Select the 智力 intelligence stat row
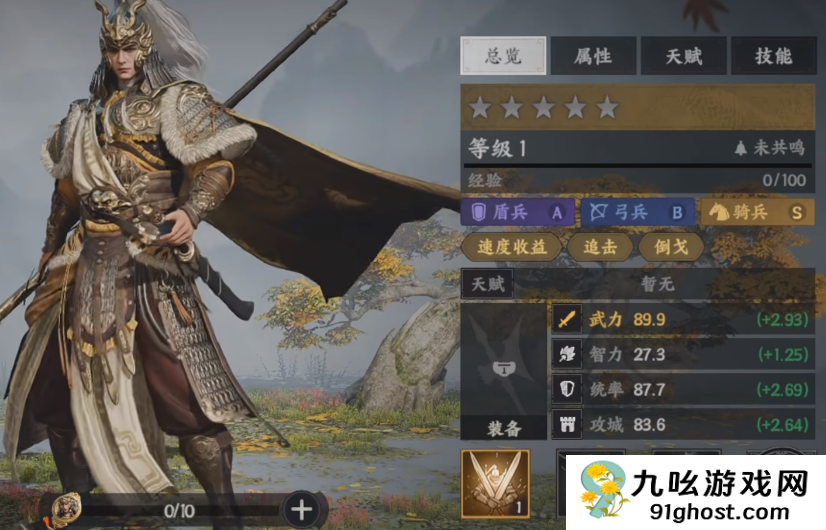 (682, 355)
